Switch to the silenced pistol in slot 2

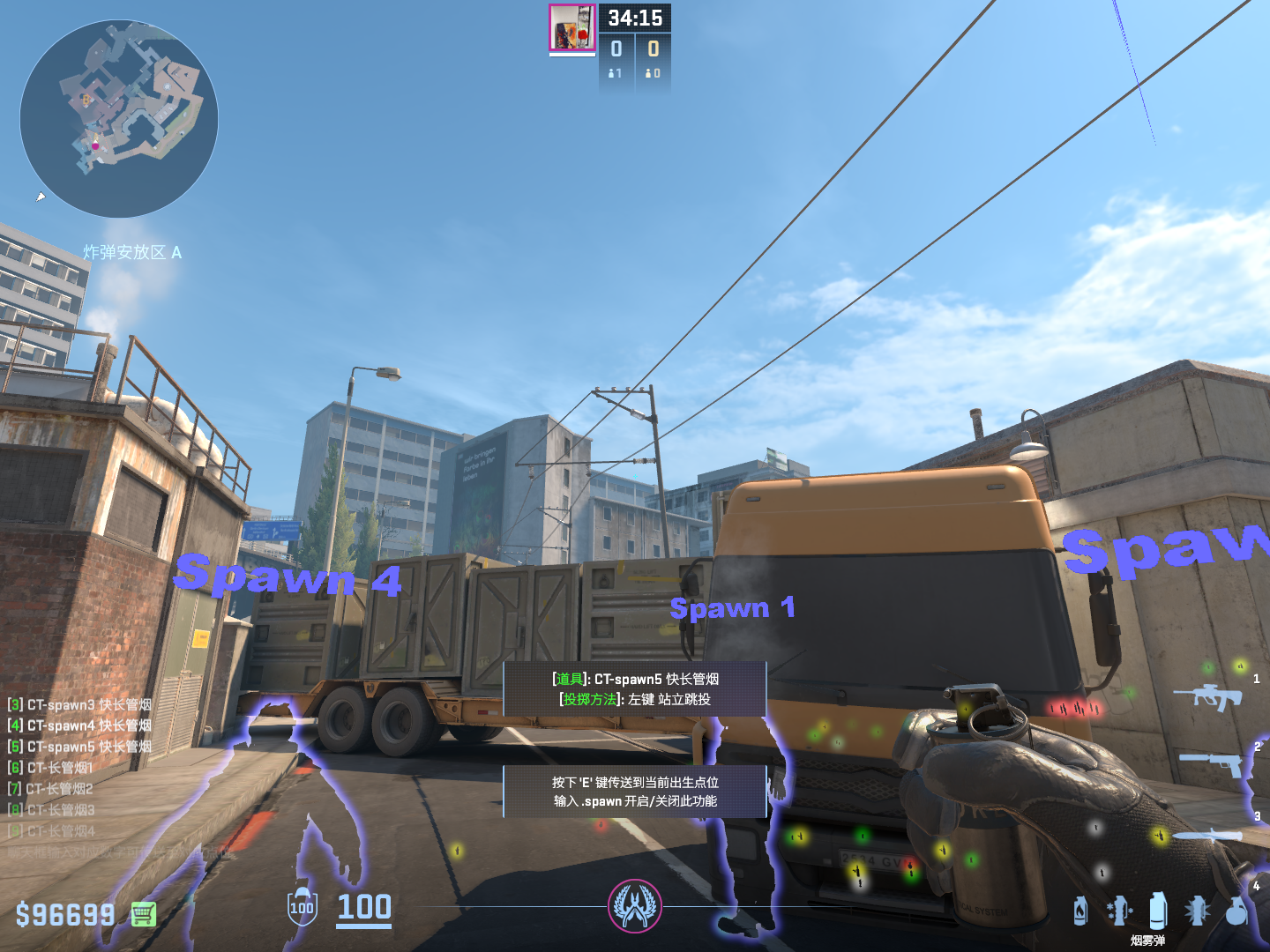coord(1213,762)
